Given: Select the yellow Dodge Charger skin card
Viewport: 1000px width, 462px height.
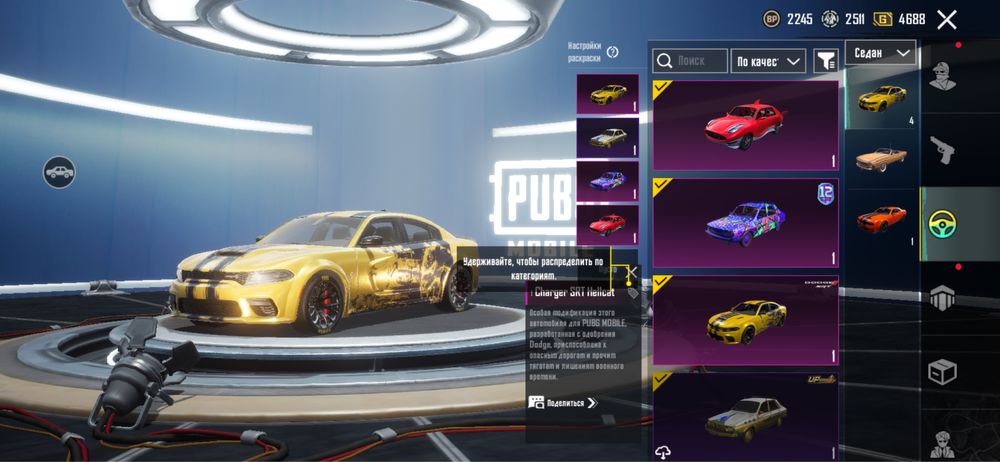Looking at the screenshot, I should coord(745,320).
